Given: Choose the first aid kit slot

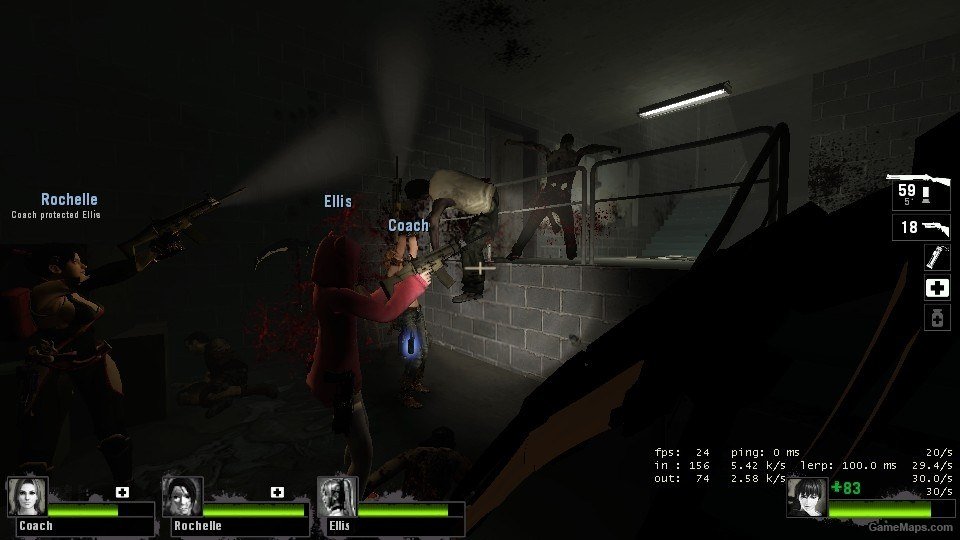Looking at the screenshot, I should click(x=937, y=288).
